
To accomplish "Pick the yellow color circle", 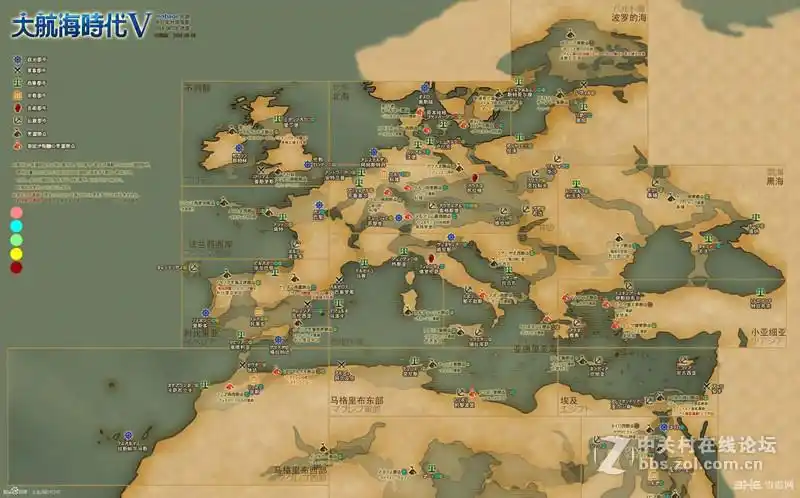I will [x=16, y=254].
